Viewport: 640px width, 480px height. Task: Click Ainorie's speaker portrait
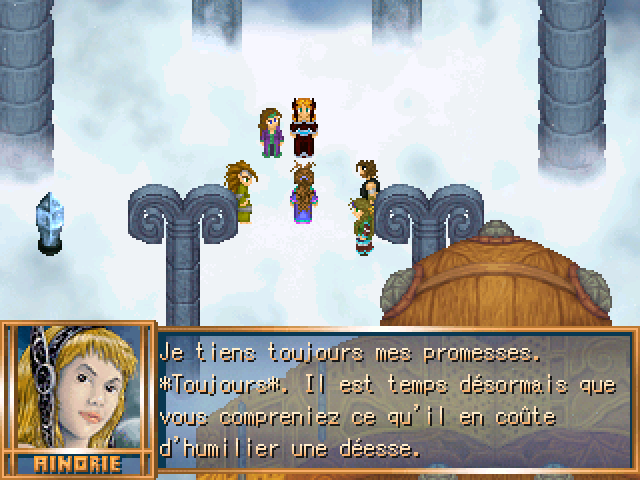tap(76, 391)
